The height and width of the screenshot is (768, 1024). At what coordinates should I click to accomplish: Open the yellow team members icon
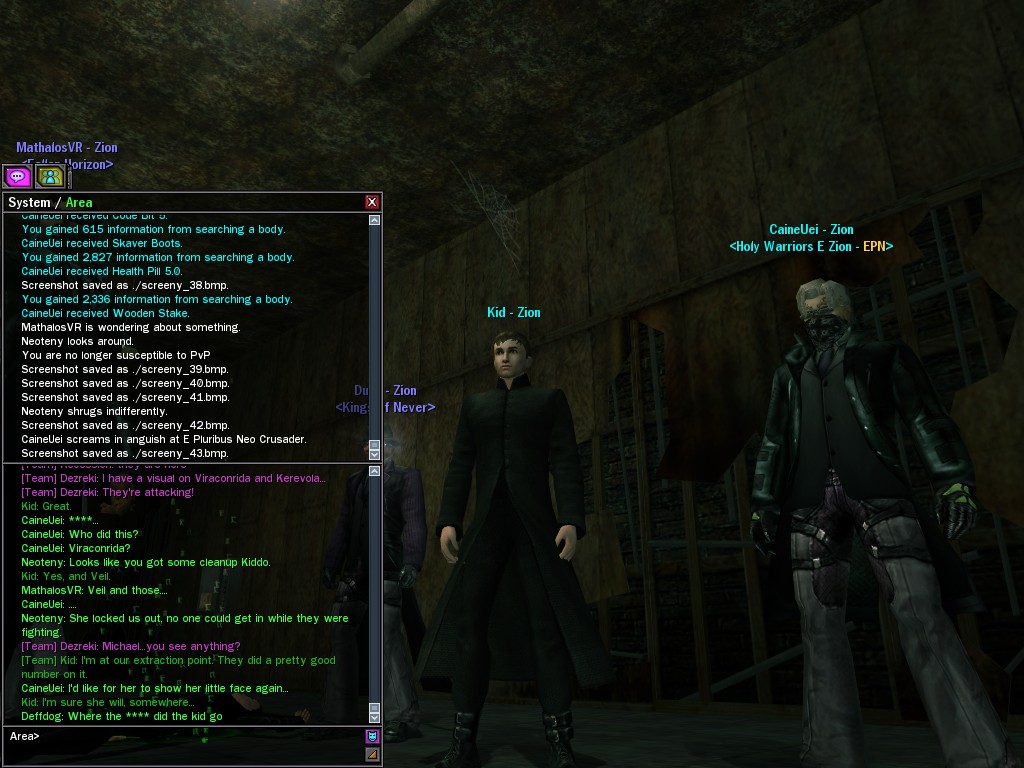point(50,177)
